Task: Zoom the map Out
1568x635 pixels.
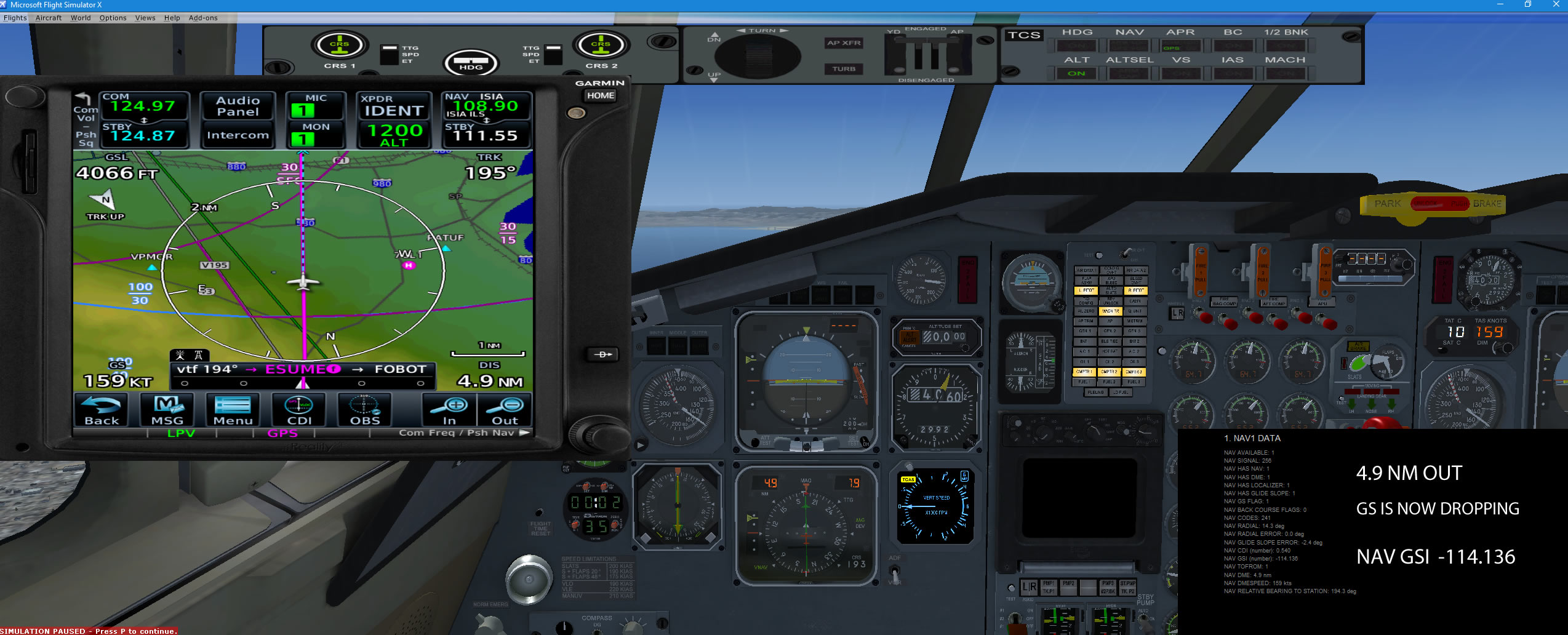Action: pos(505,410)
